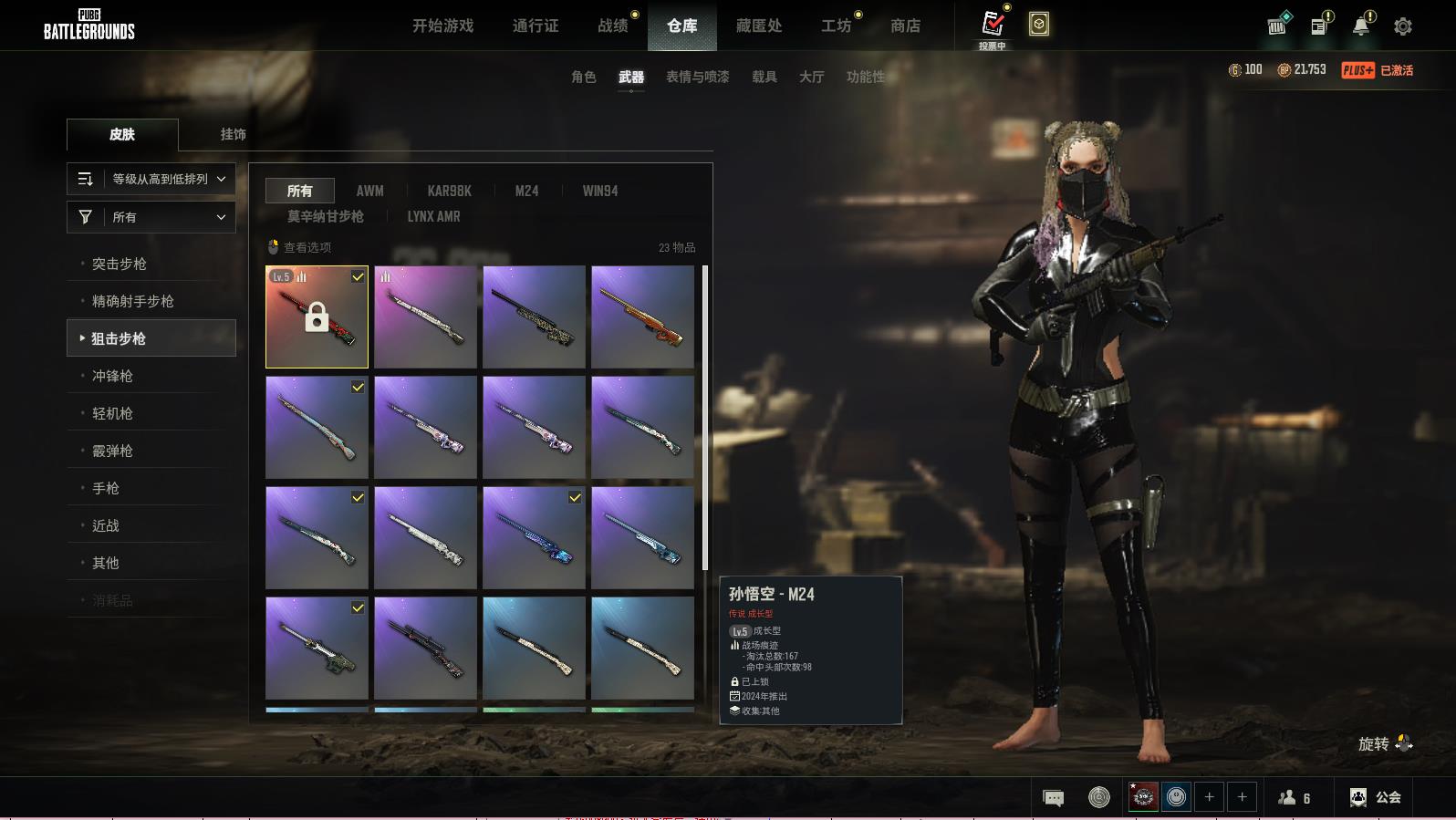Open the chat window icon
This screenshot has height=820, width=1456.
1053,798
